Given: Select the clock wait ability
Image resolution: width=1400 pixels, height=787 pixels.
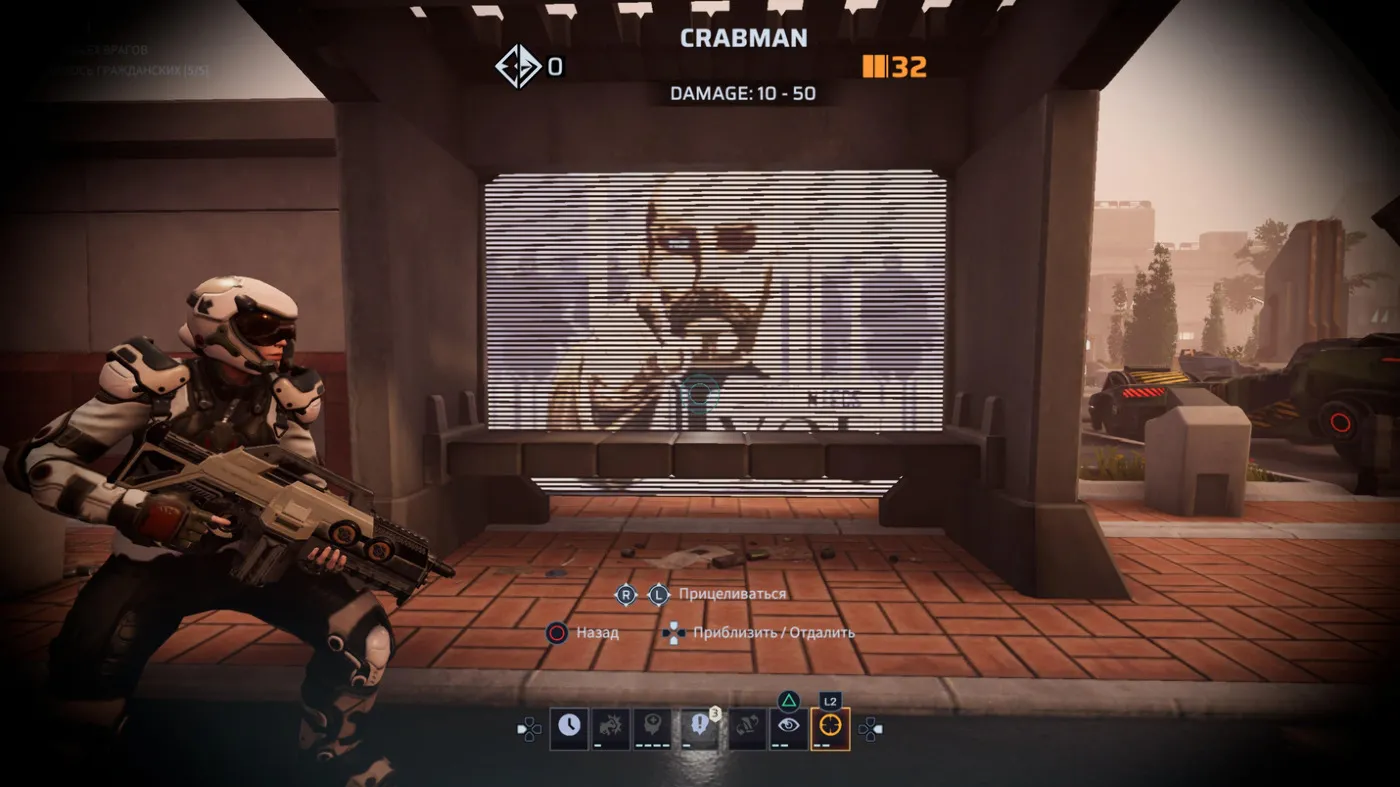Looking at the screenshot, I should (x=569, y=728).
